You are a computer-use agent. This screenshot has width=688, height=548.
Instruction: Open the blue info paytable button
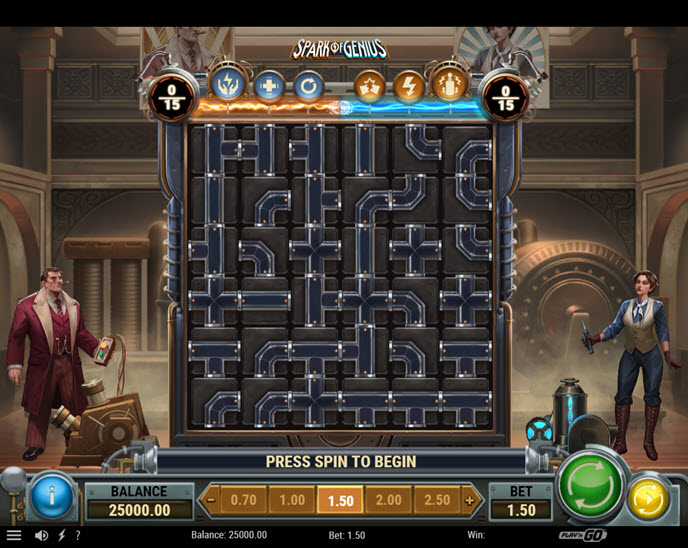[x=52, y=495]
